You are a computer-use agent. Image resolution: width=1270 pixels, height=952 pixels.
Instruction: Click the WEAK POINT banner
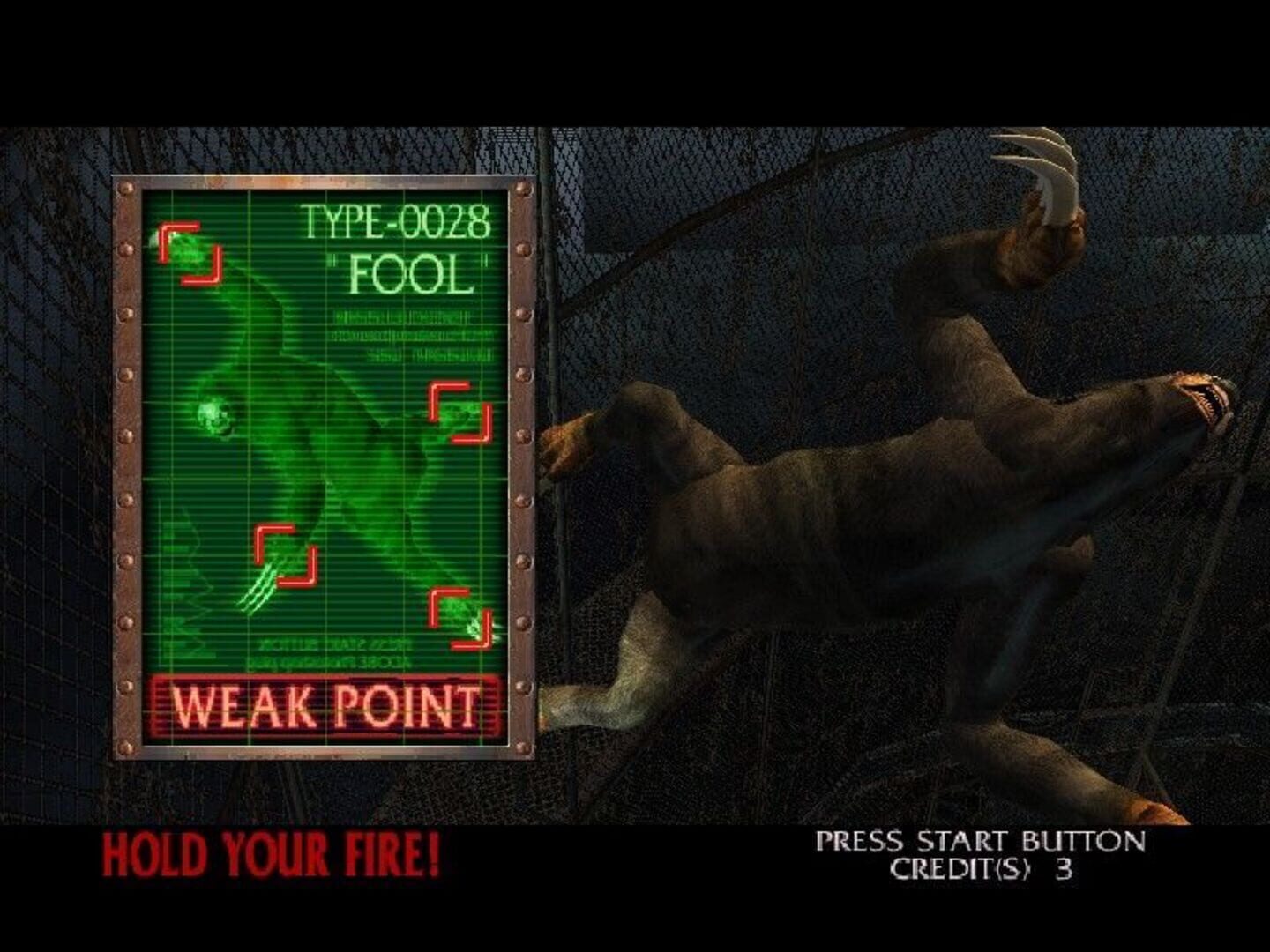328,704
